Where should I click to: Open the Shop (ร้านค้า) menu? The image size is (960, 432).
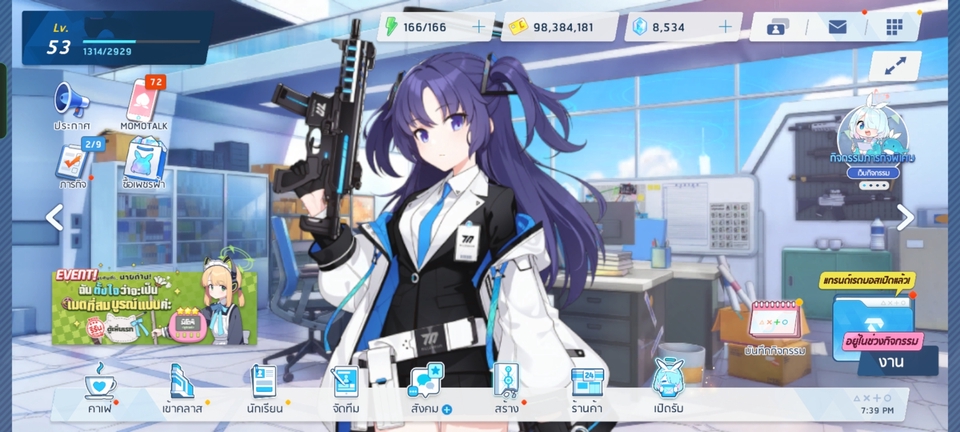(x=588, y=388)
